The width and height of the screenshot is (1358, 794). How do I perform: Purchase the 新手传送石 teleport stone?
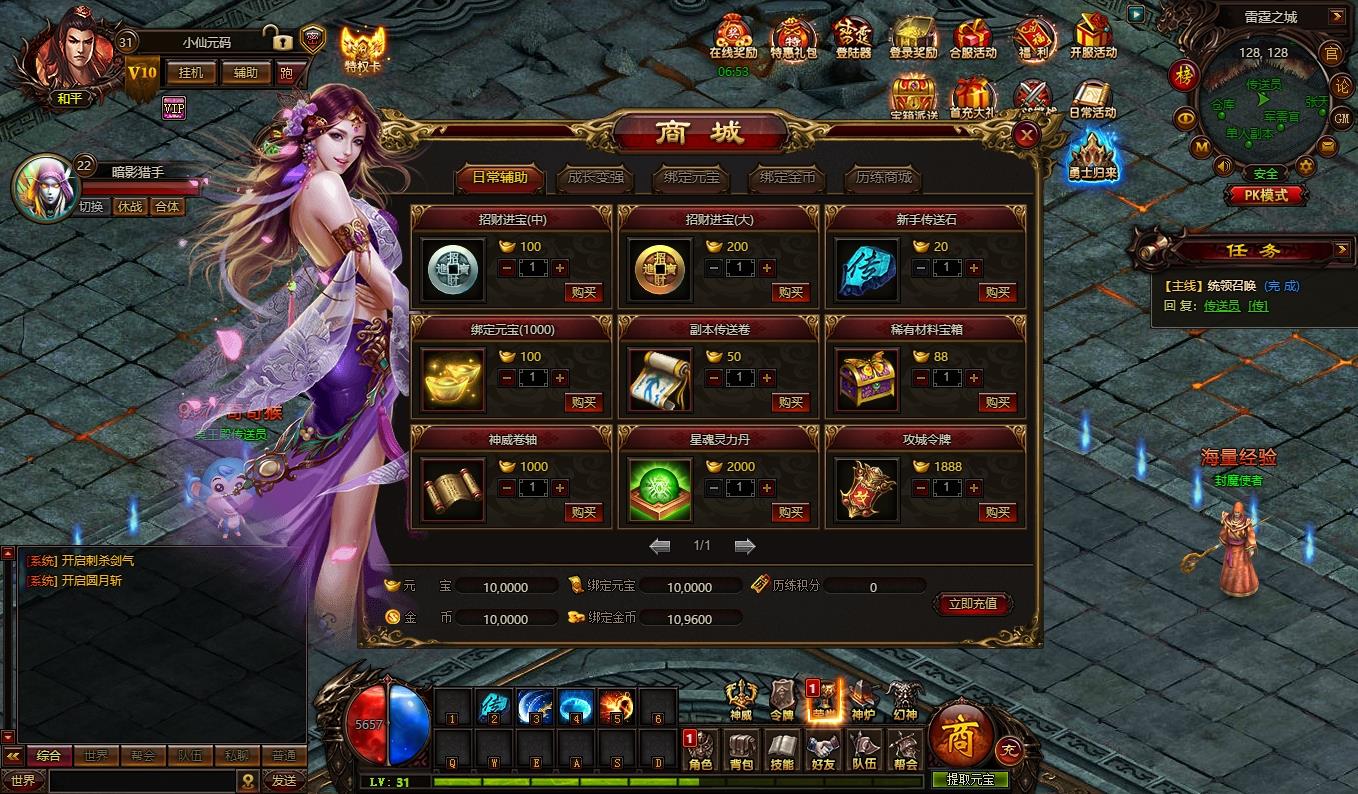997,292
